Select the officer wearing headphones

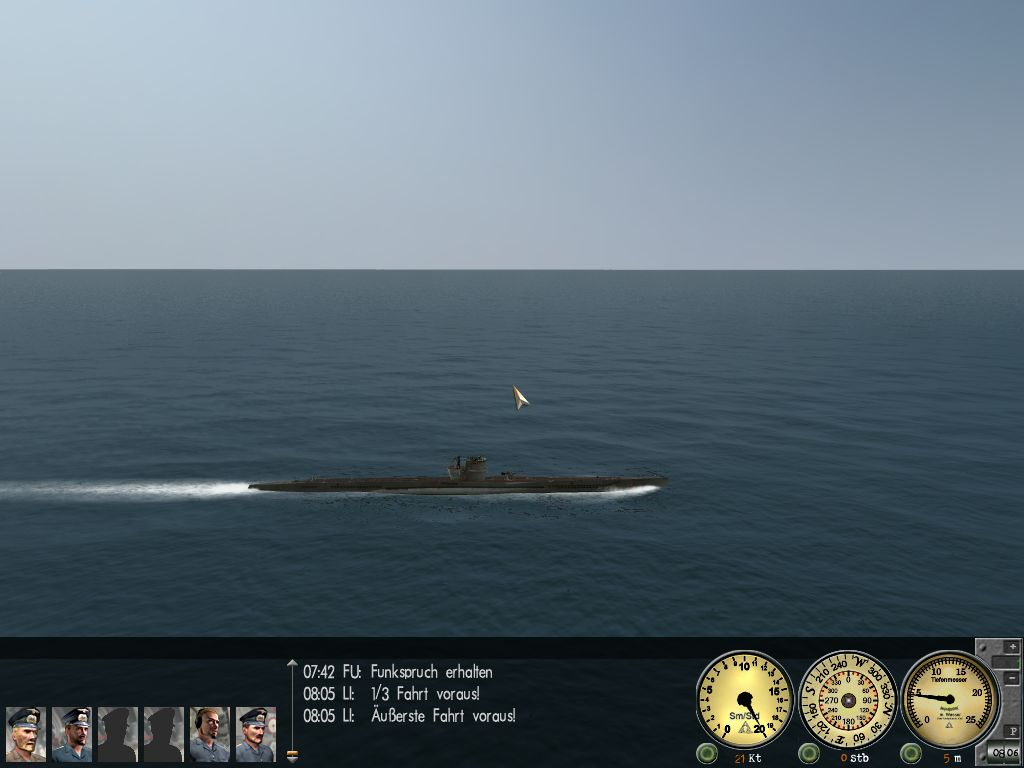[x=210, y=734]
